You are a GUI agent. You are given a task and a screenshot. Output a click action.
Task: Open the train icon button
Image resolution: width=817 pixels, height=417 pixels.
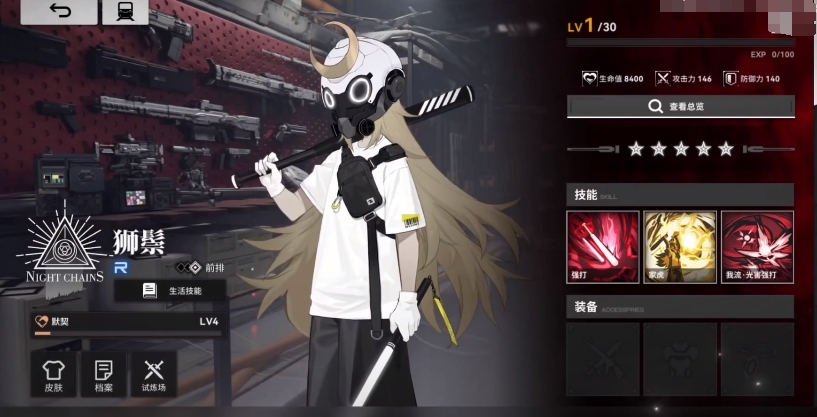pyautogui.click(x=125, y=12)
